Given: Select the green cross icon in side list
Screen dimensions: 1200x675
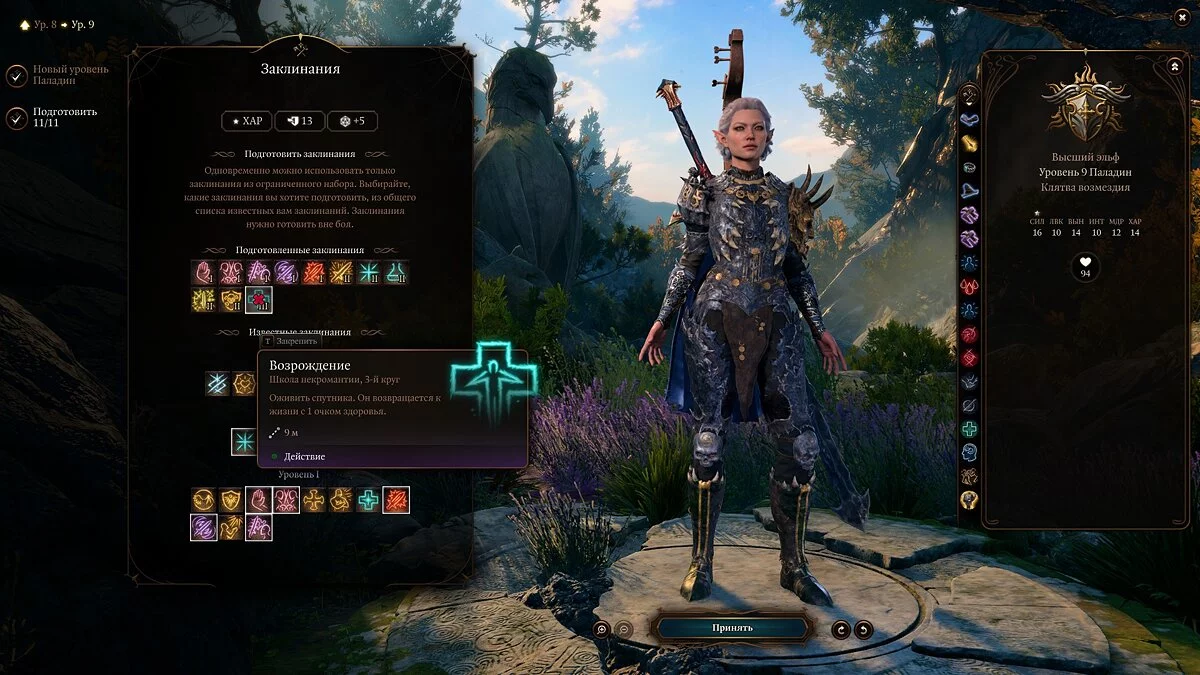Looking at the screenshot, I should click(969, 429).
